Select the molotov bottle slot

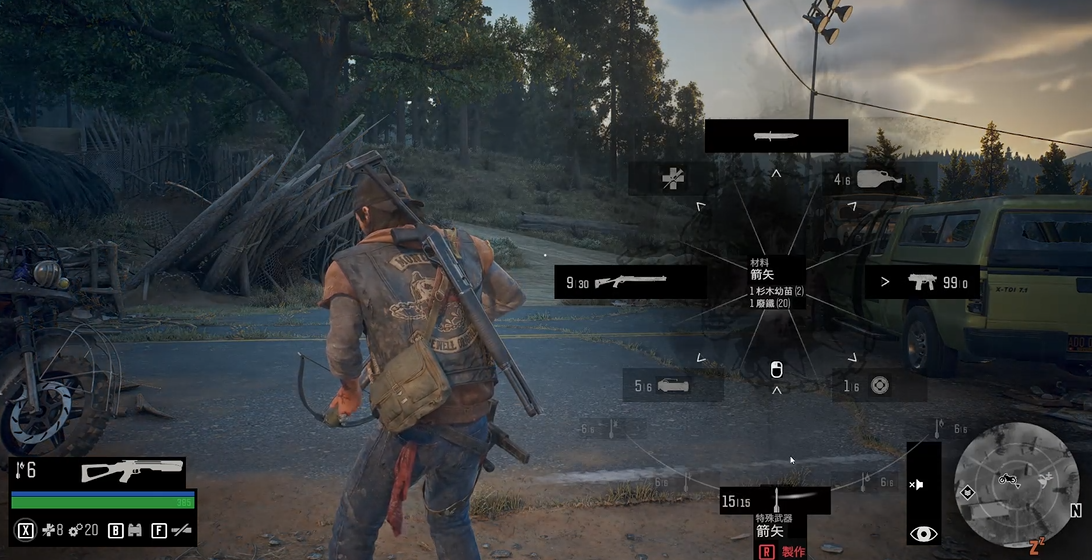tap(877, 179)
